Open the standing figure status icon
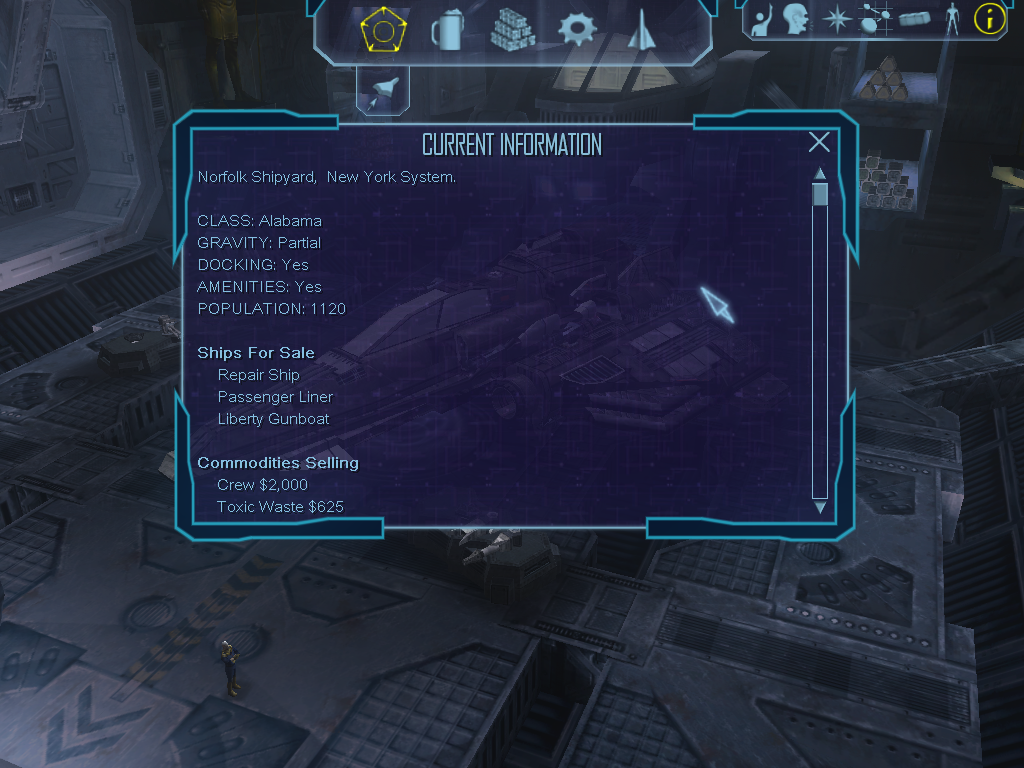The width and height of the screenshot is (1024, 768). [951, 18]
